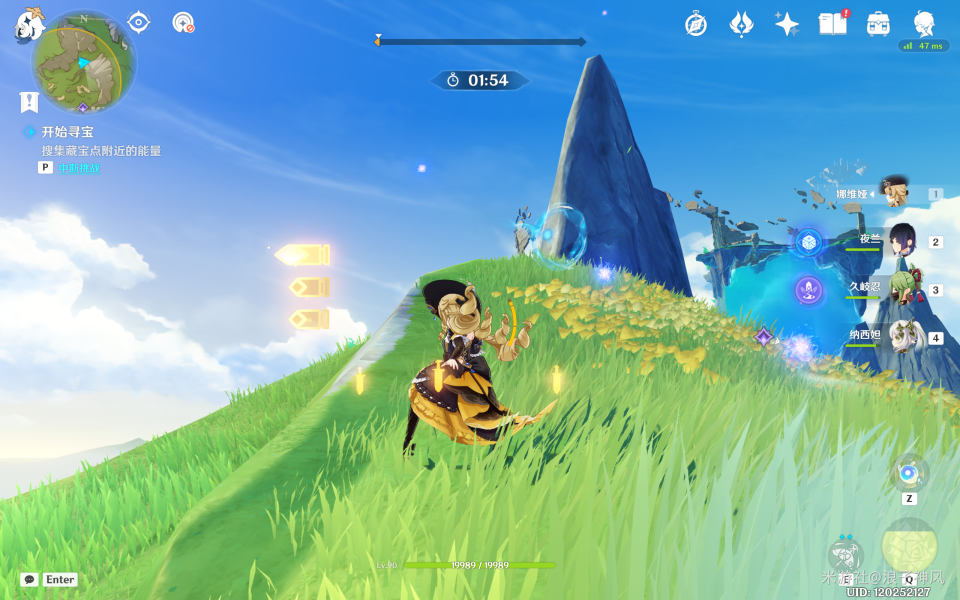Select party member 娜维娅
This screenshot has height=600, width=960.
[x=893, y=193]
